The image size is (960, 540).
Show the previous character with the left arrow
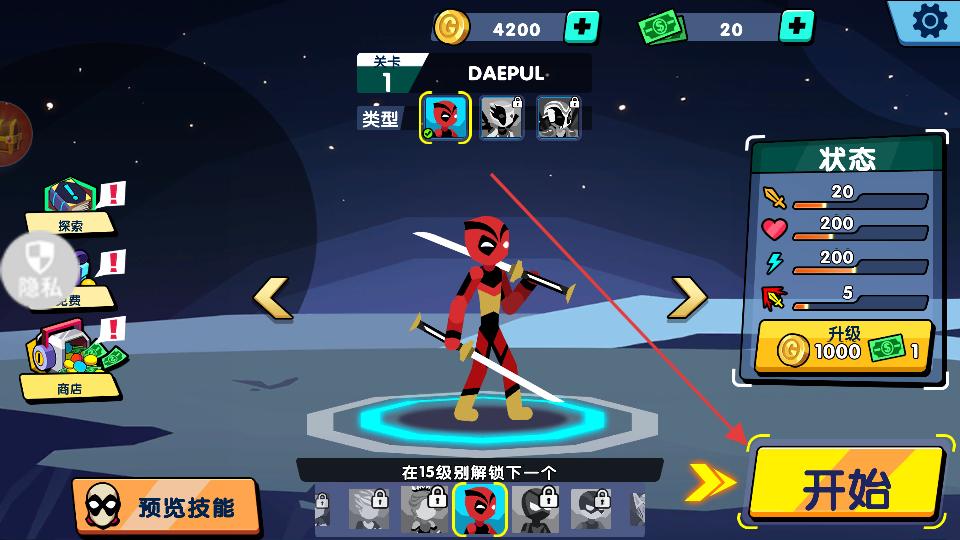(x=272, y=298)
